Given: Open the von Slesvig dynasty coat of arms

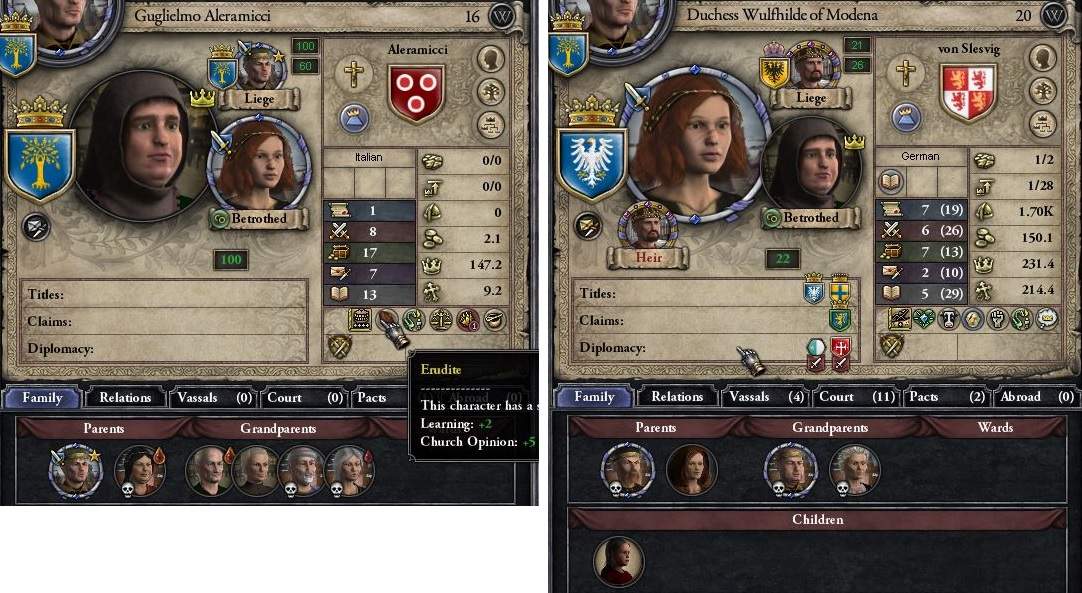Looking at the screenshot, I should pos(968,92).
